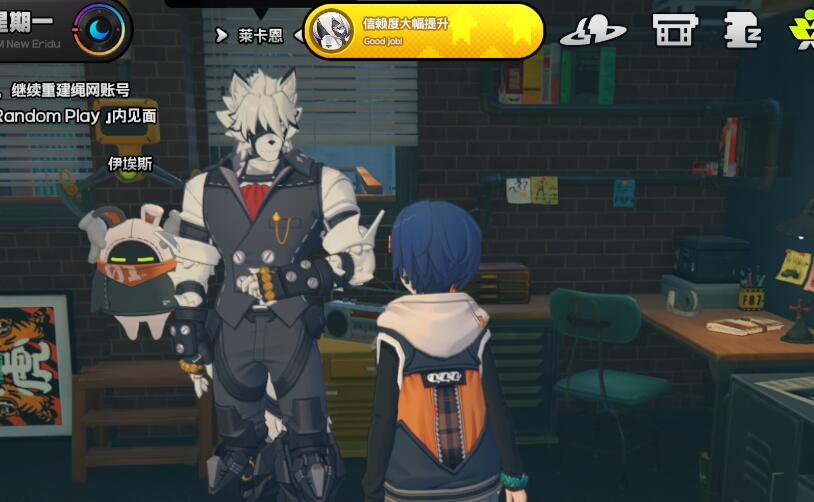Open the yellow trust level banner
The width and height of the screenshot is (814, 502).
(424, 32)
